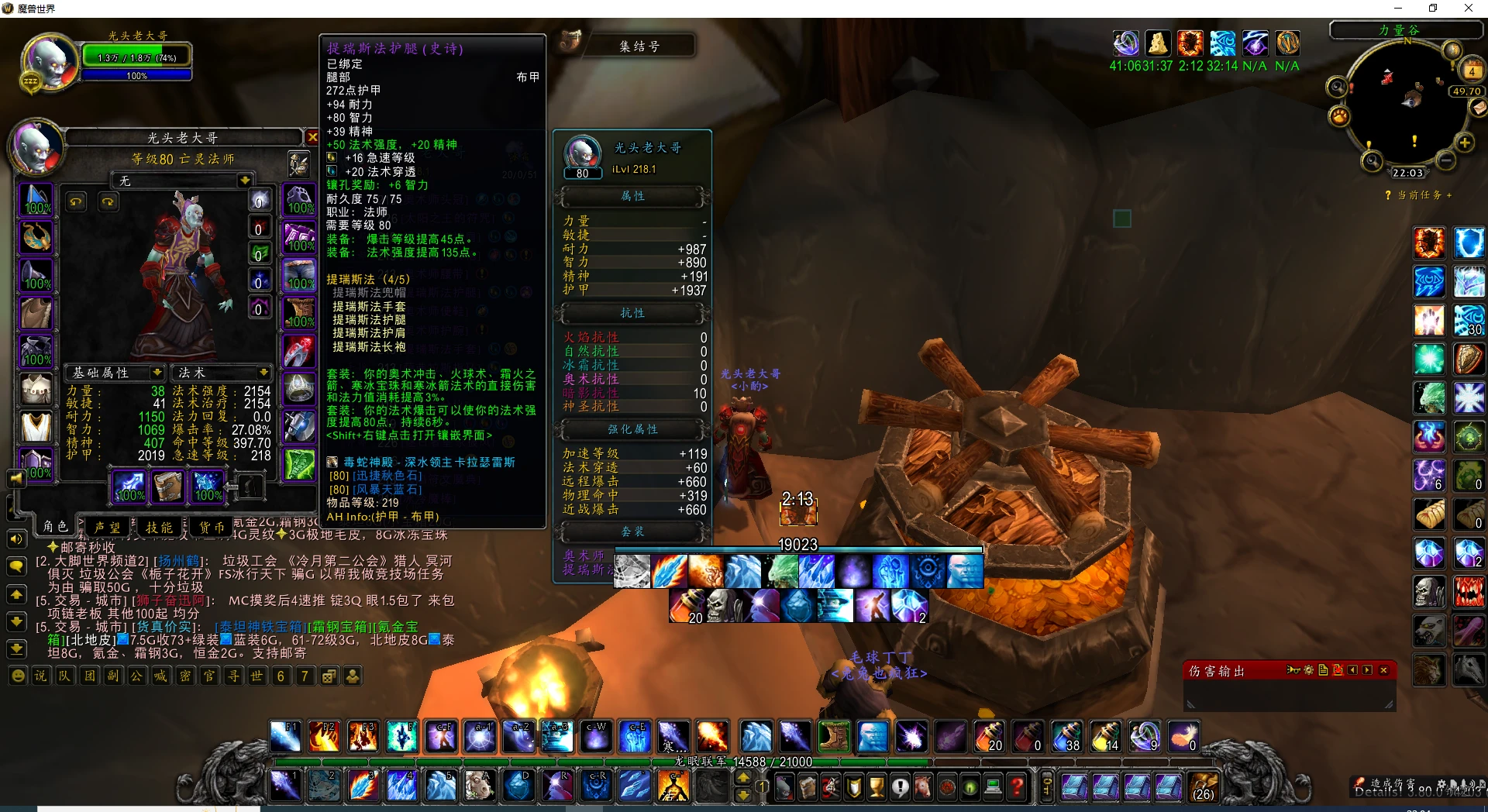Zoom in on the minimap
This screenshot has width=1488, height=812.
pyautogui.click(x=1465, y=143)
